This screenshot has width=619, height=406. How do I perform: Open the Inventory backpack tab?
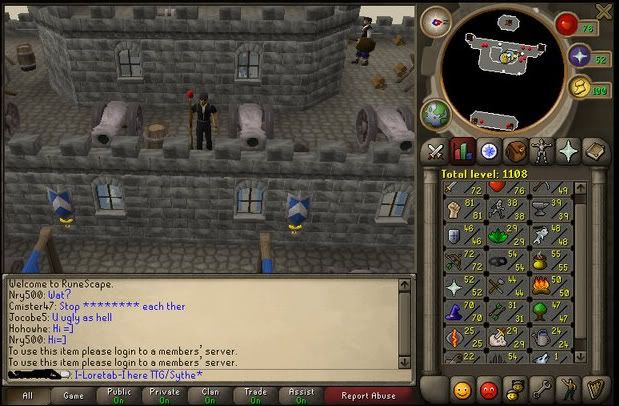[515, 151]
